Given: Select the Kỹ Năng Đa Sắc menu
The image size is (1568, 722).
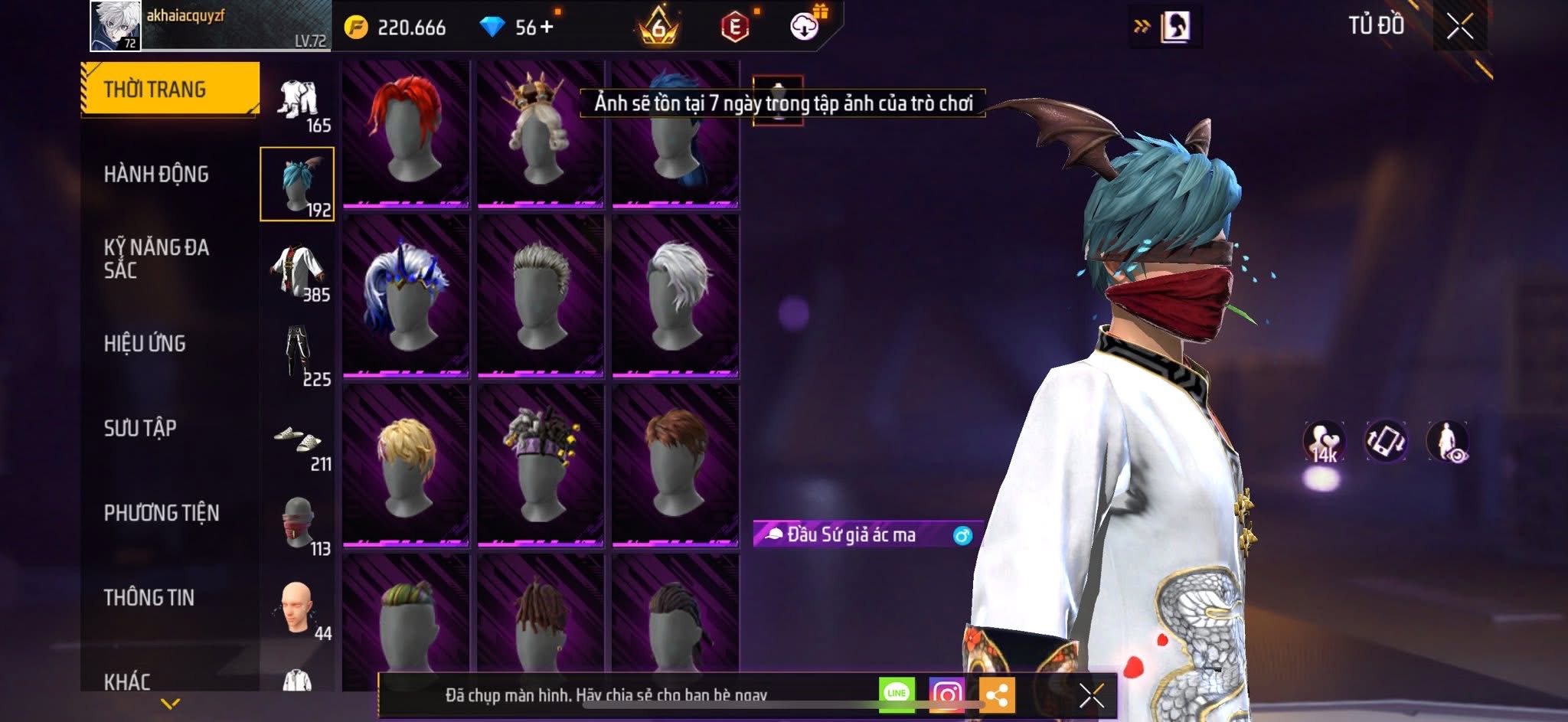Looking at the screenshot, I should (x=156, y=259).
